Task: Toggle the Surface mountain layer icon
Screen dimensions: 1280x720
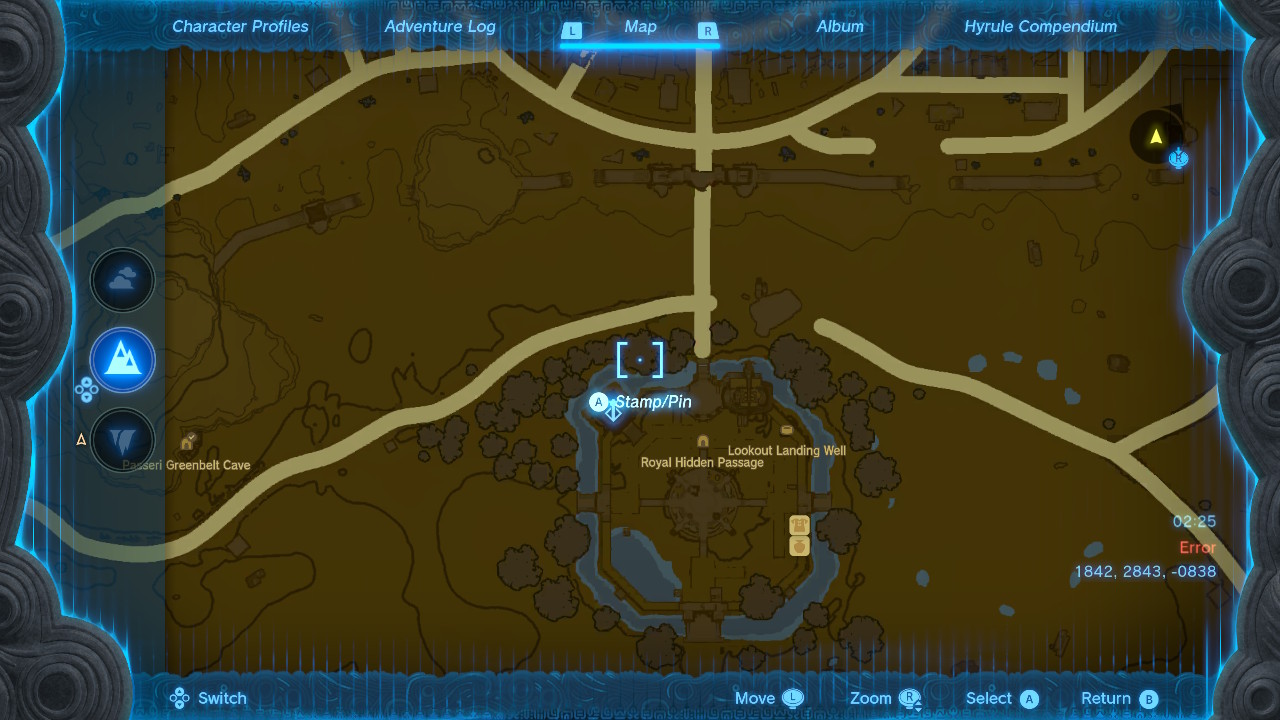Action: point(122,360)
